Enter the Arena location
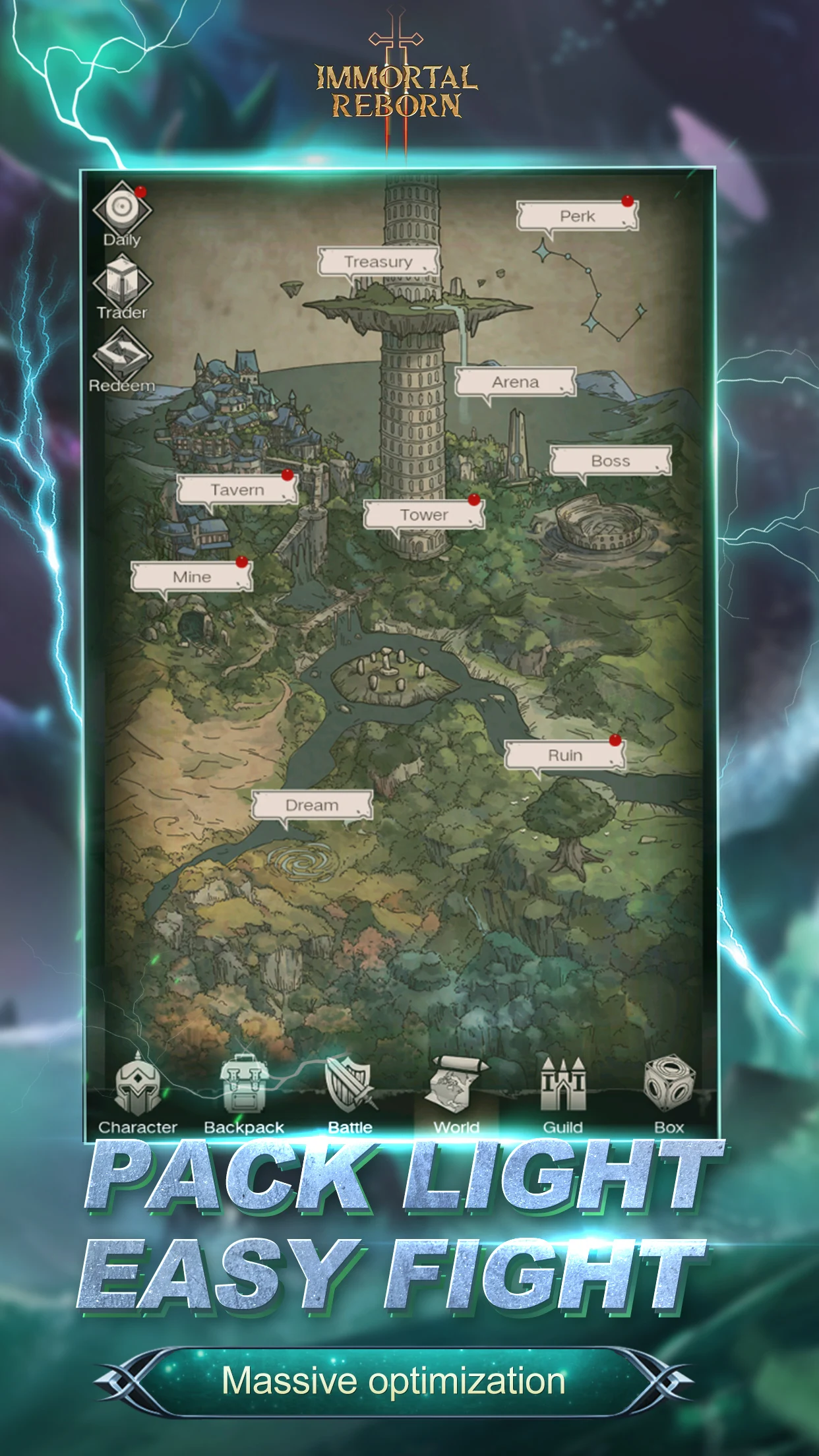The height and width of the screenshot is (1456, 819). click(515, 382)
